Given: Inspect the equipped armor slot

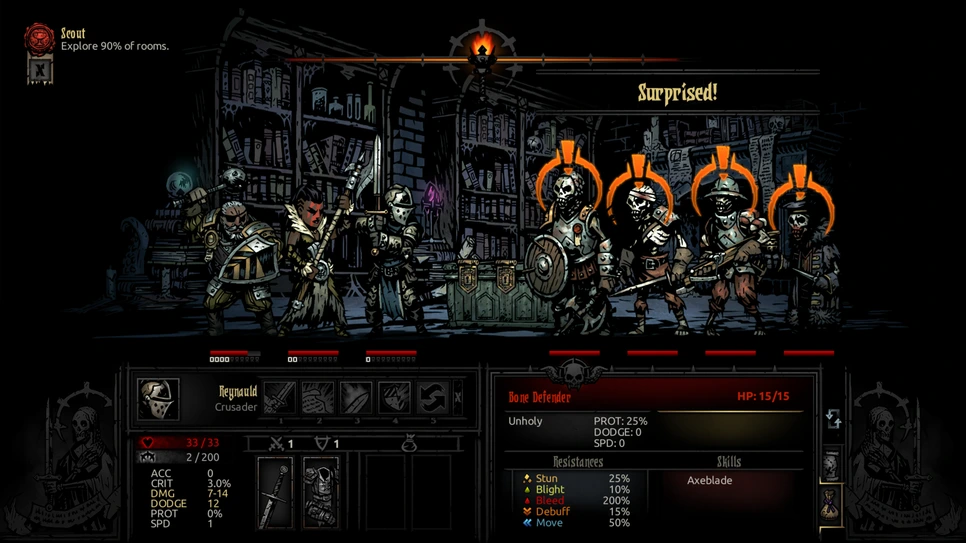Looking at the screenshot, I should pyautogui.click(x=321, y=492).
